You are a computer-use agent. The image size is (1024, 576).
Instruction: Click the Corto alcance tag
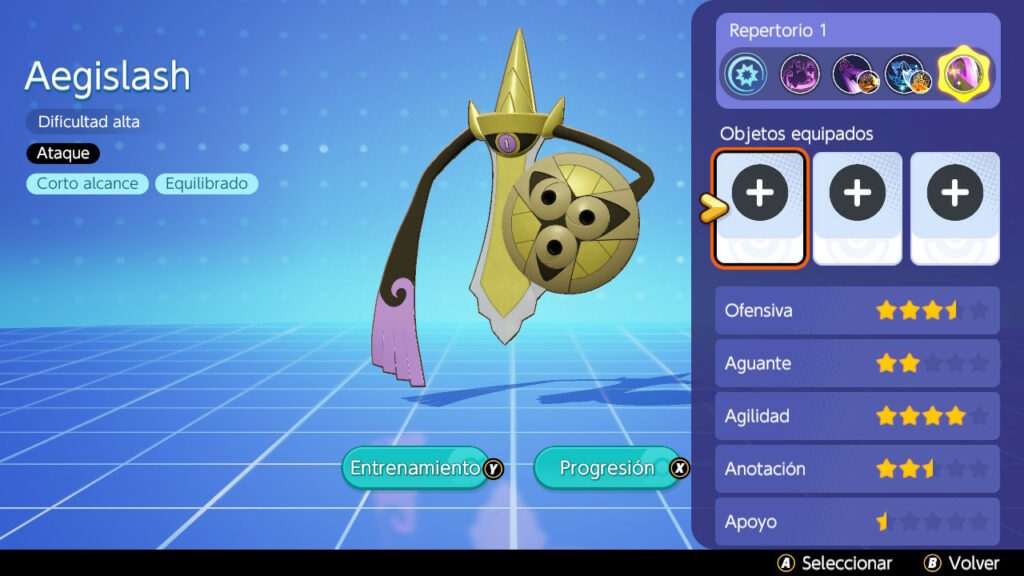coord(87,184)
